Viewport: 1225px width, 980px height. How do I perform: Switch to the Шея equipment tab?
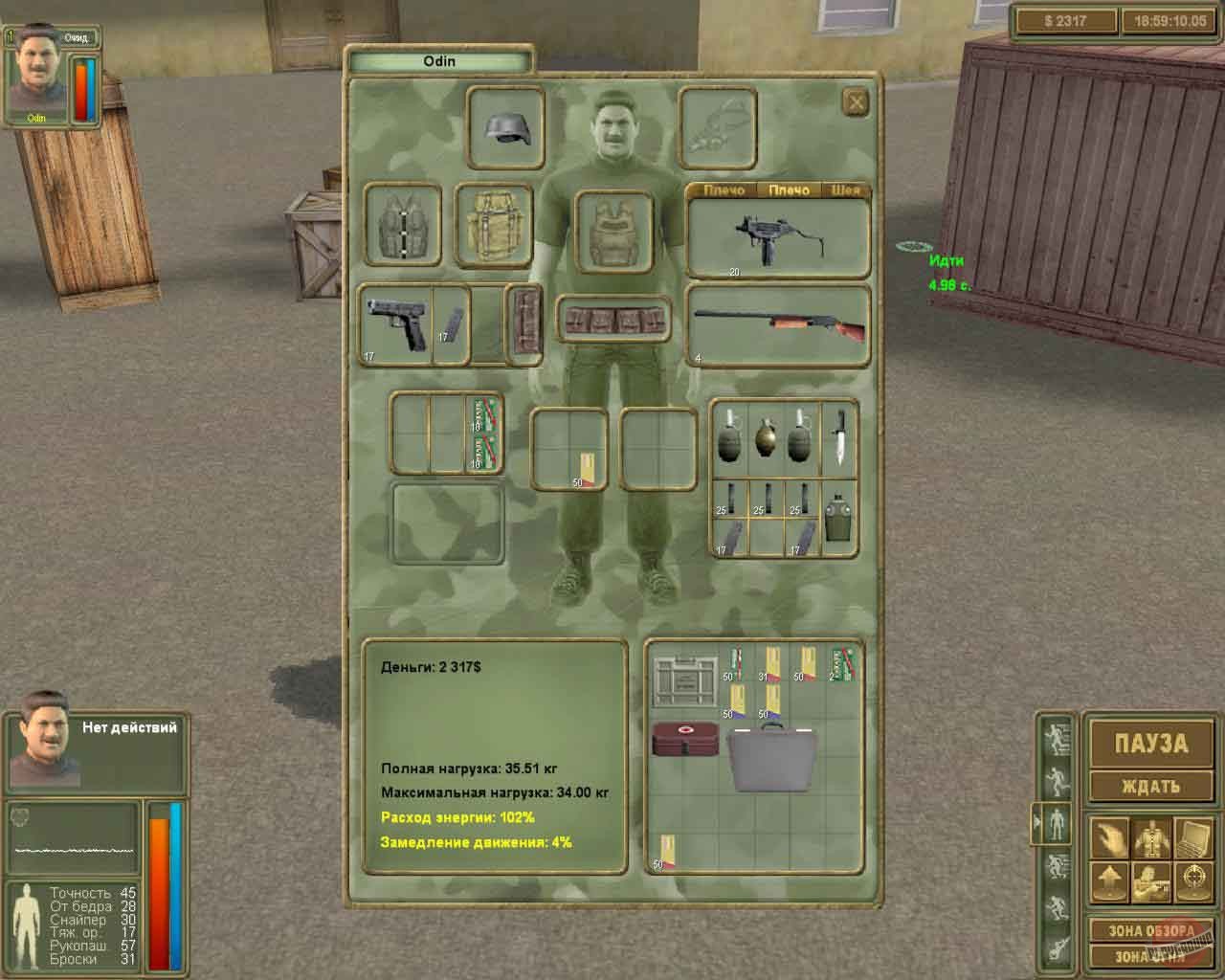[845, 190]
